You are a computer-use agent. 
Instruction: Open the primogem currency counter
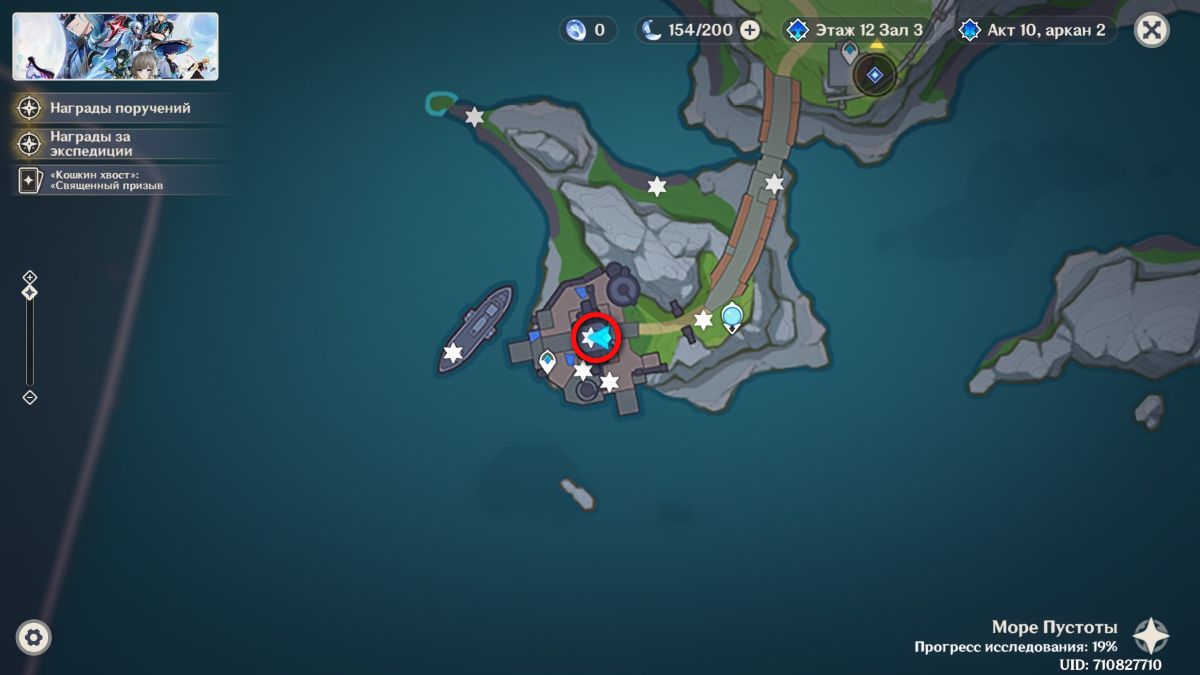(587, 30)
